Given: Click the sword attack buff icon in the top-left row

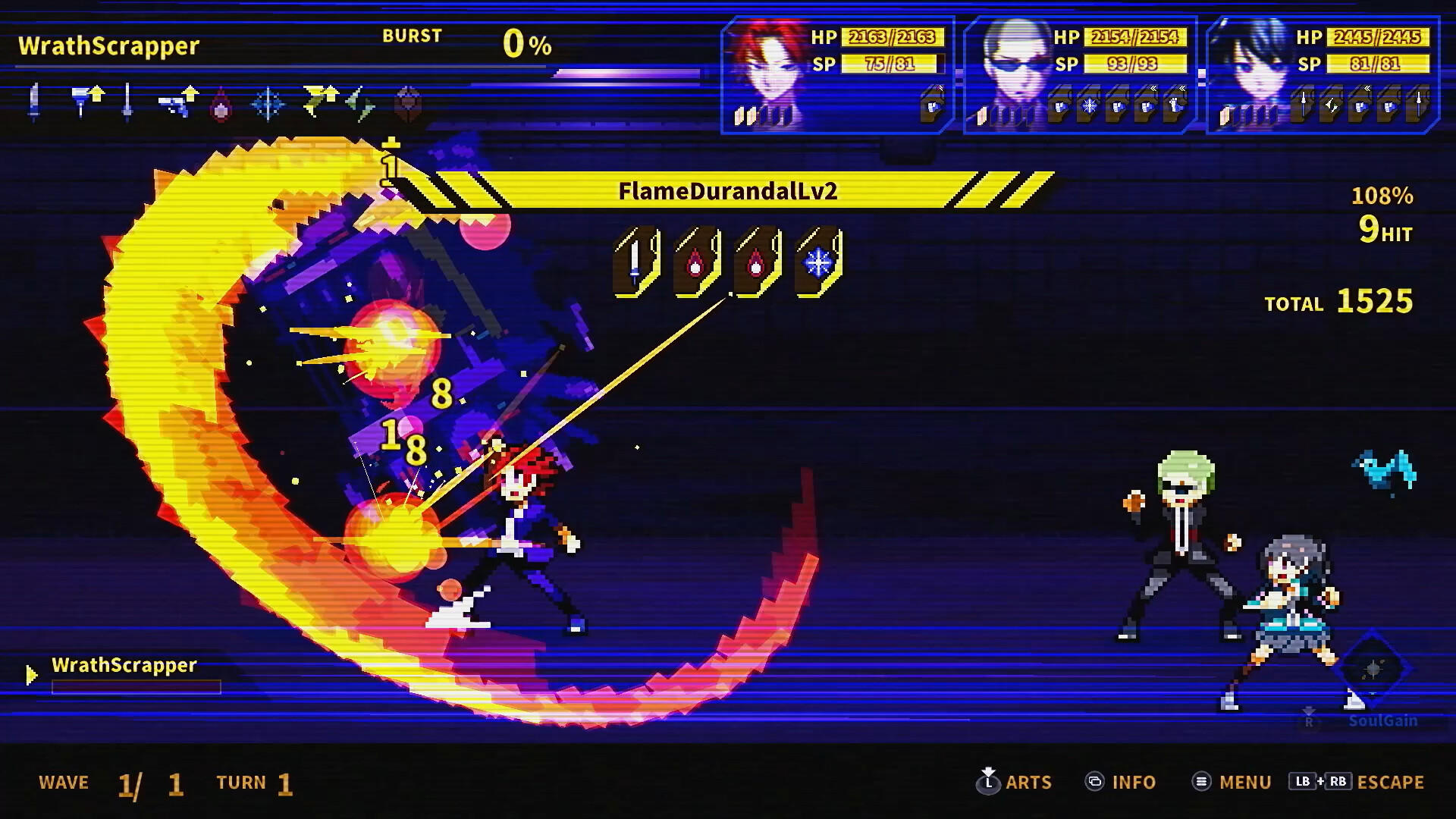Looking at the screenshot, I should (x=33, y=101).
